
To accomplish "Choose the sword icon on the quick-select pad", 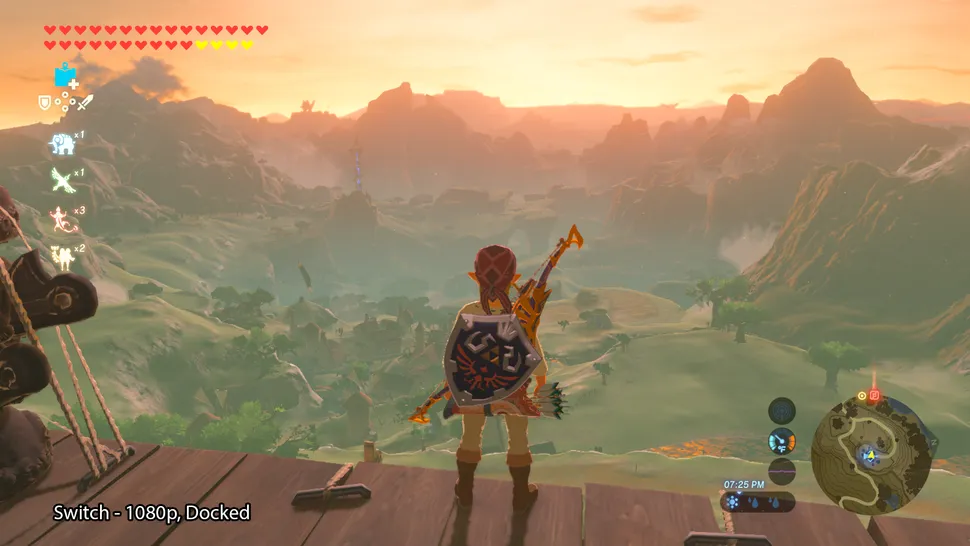I will click(x=85, y=102).
